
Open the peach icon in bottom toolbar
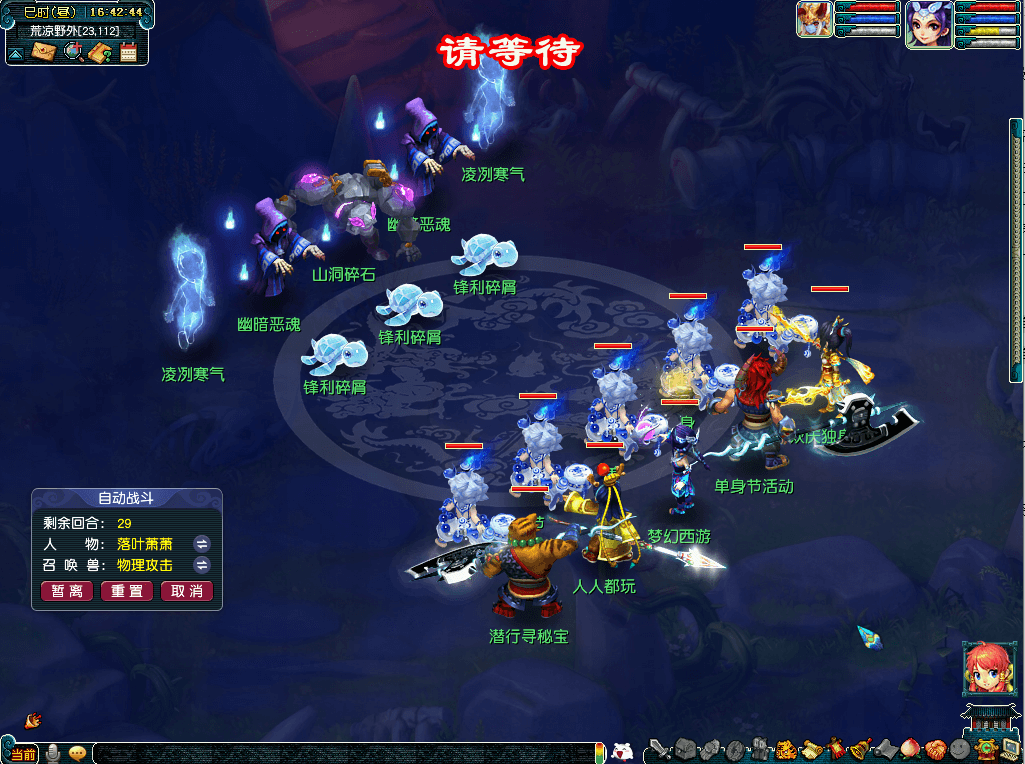pos(910,748)
